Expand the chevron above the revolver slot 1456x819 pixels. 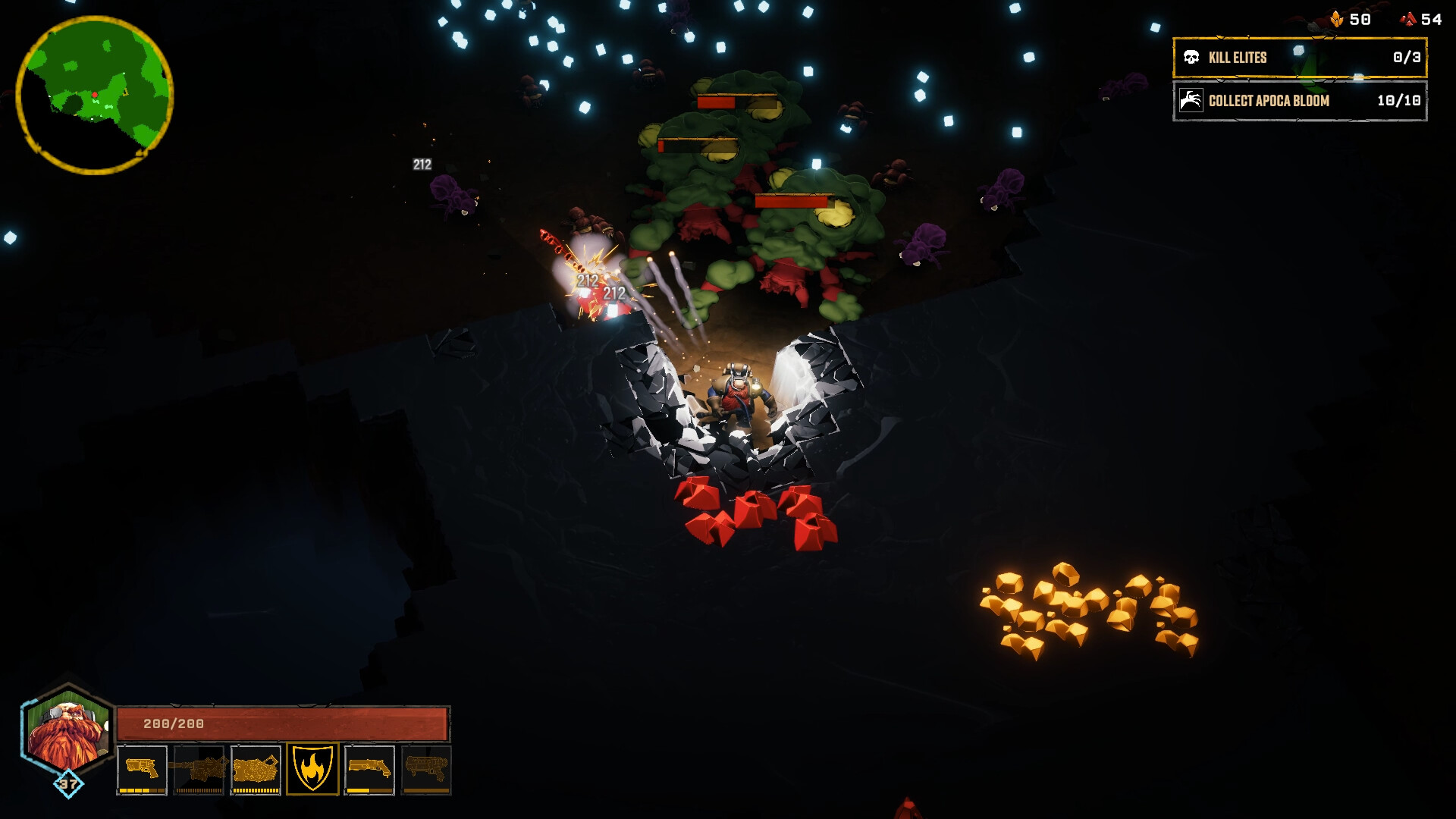tap(124, 746)
